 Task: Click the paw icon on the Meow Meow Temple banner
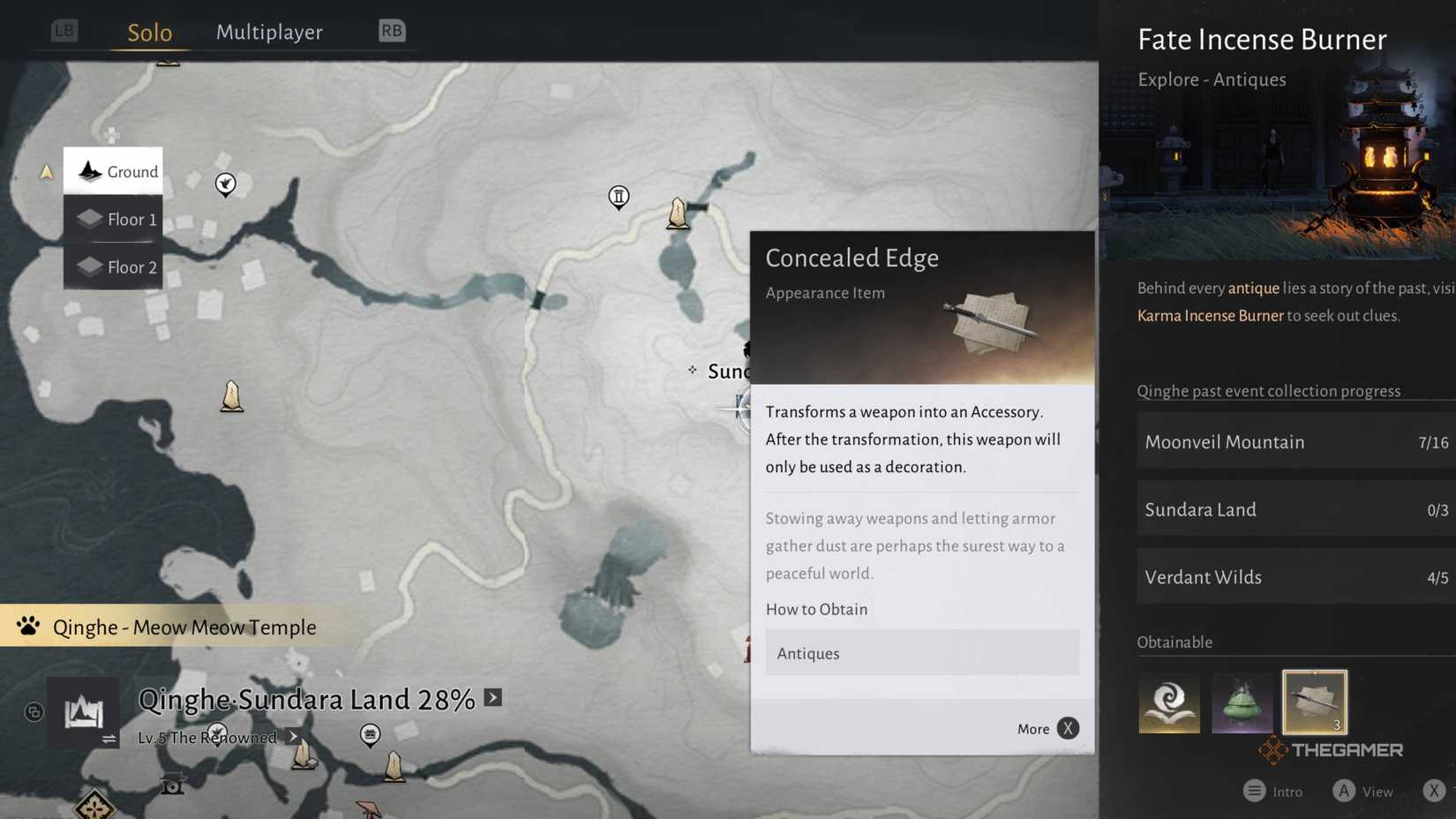click(x=29, y=627)
